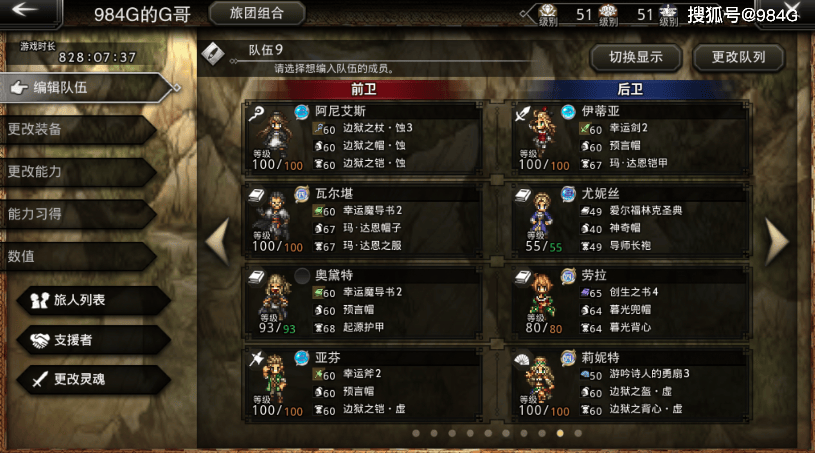Pick the 亚芬 character card
This screenshot has height=453, width=815.
point(362,381)
